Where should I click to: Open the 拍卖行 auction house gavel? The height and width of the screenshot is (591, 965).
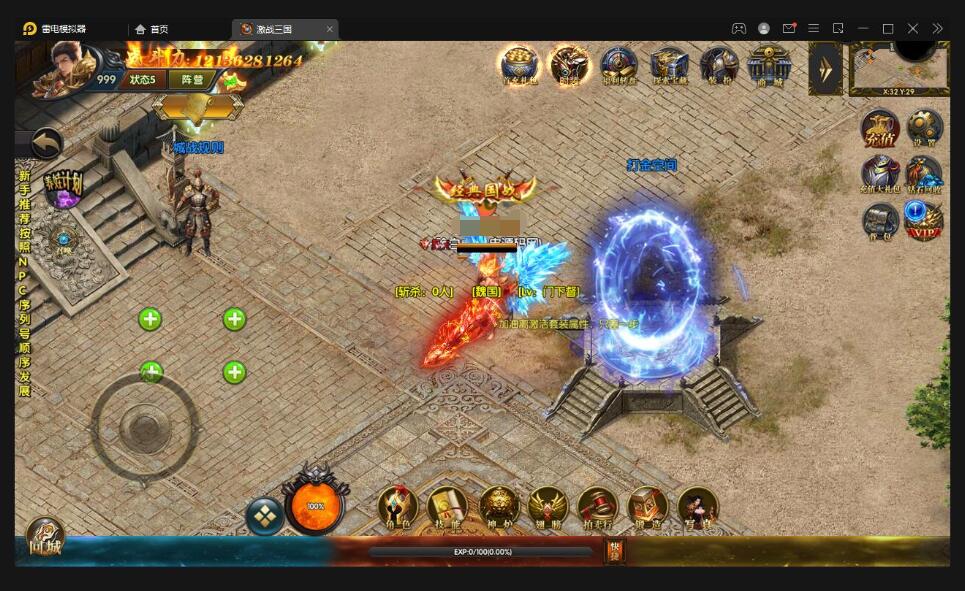click(x=597, y=509)
